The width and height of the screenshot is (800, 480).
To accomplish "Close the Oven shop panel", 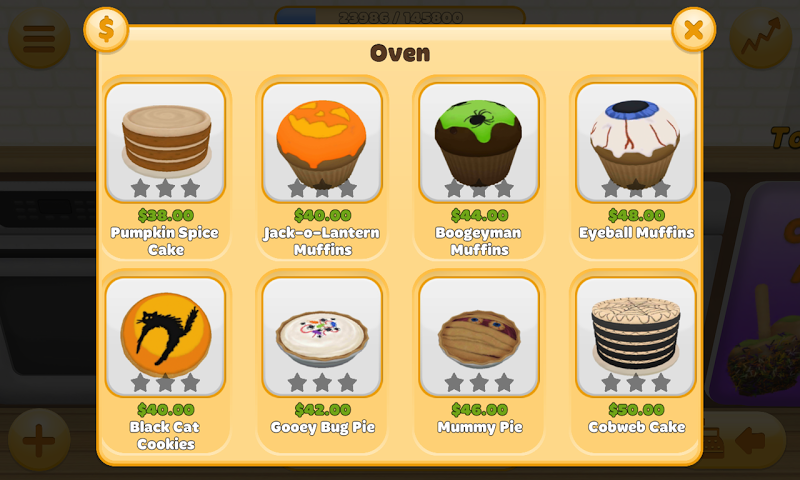I will (693, 30).
